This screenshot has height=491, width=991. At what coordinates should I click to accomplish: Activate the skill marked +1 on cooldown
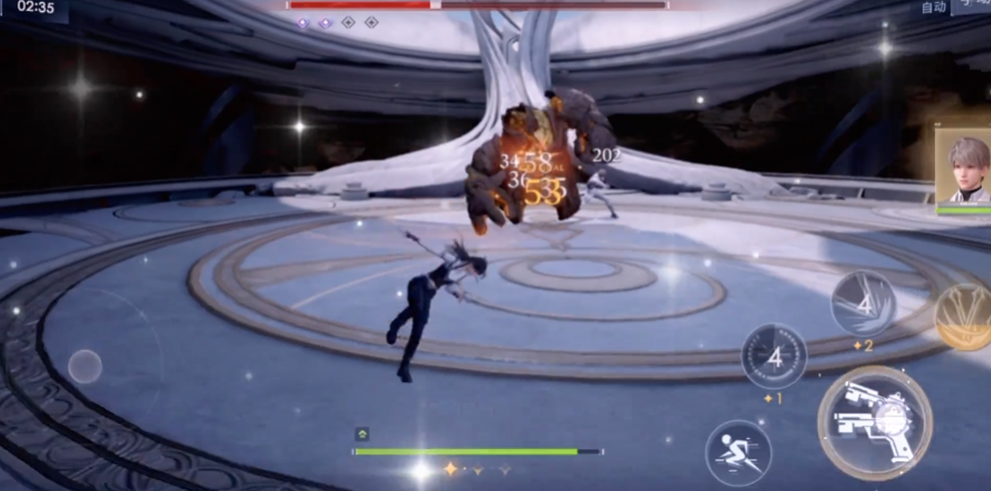(774, 356)
